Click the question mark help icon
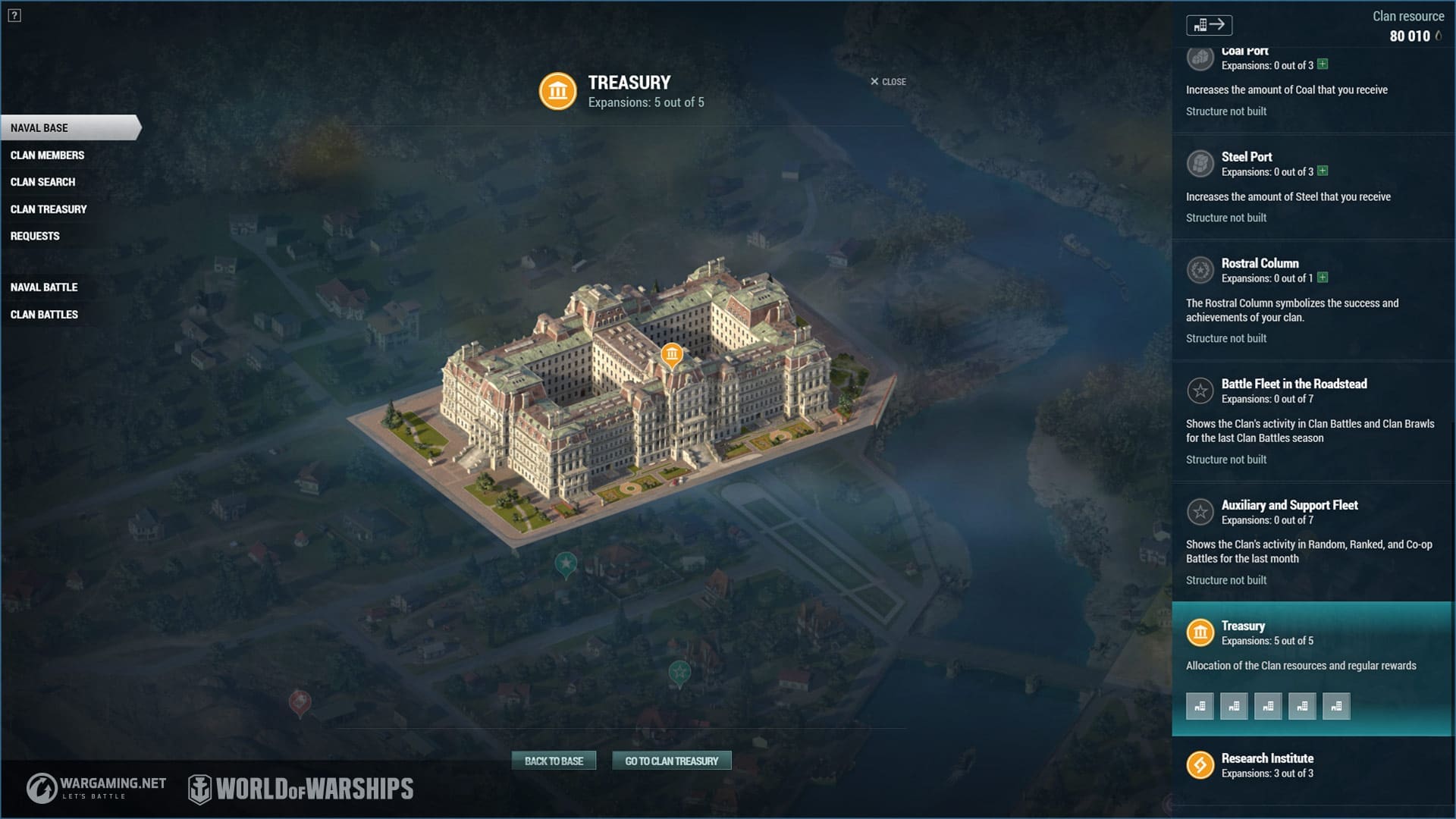The width and height of the screenshot is (1456, 819). pyautogui.click(x=14, y=15)
